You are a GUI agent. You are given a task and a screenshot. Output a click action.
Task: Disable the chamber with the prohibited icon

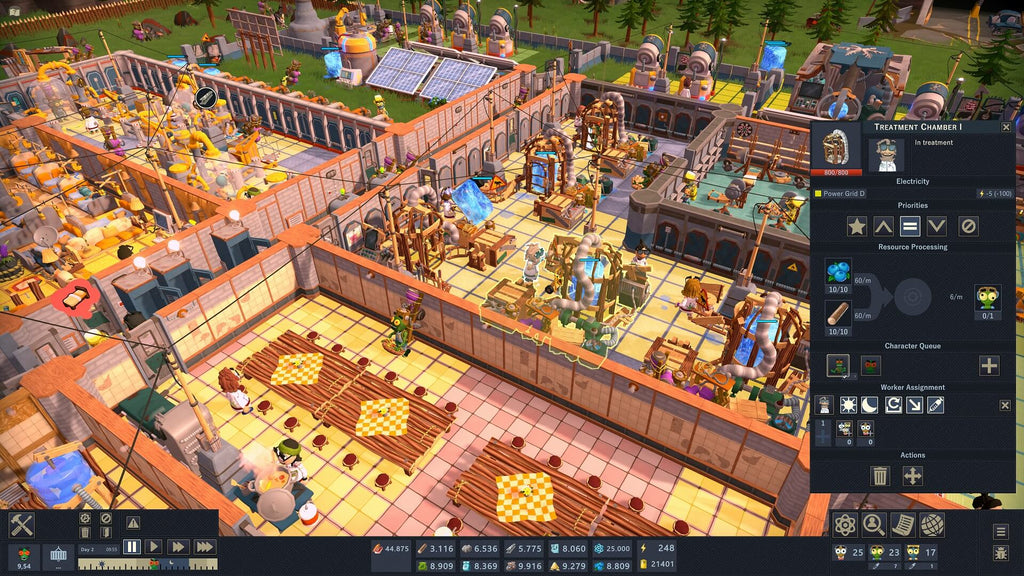click(x=968, y=226)
